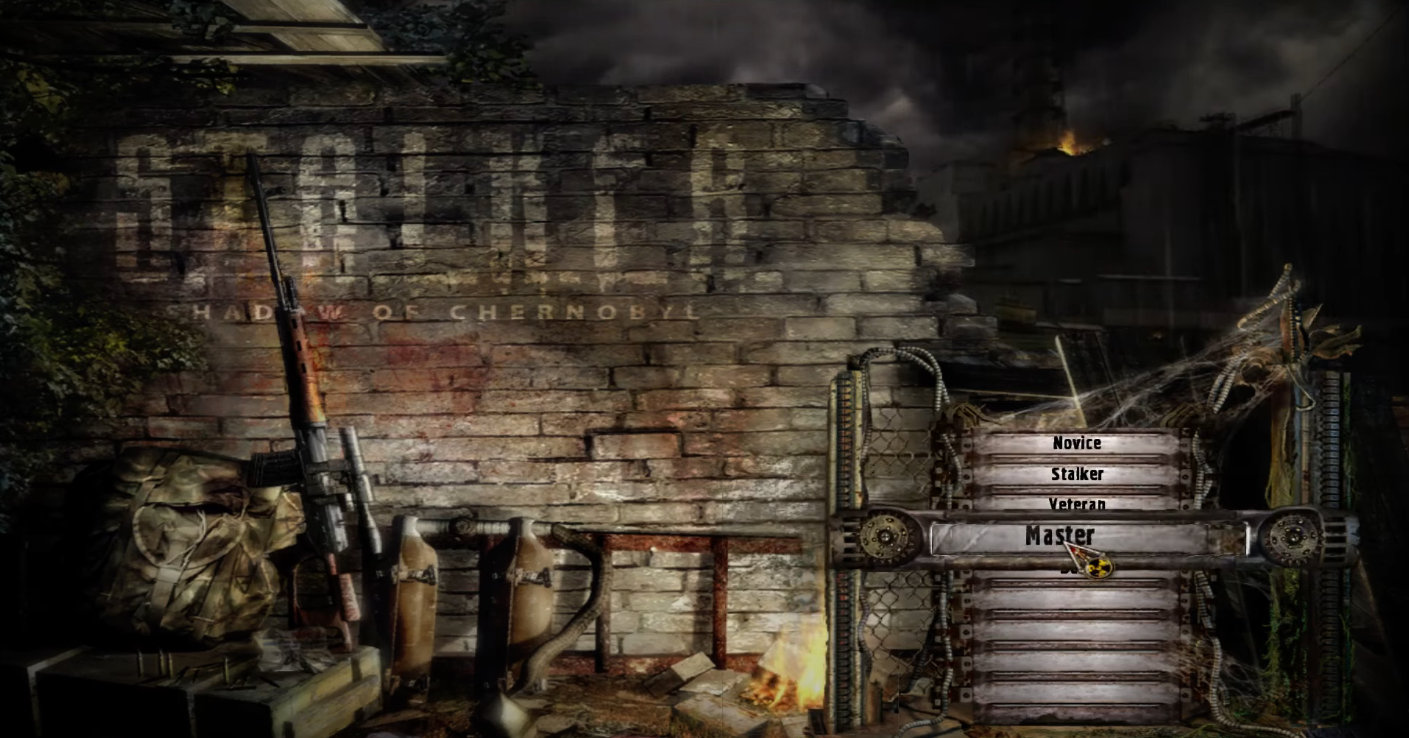1409x738 pixels.
Task: Pick the Veteran difficulty entry
Action: [1077, 502]
